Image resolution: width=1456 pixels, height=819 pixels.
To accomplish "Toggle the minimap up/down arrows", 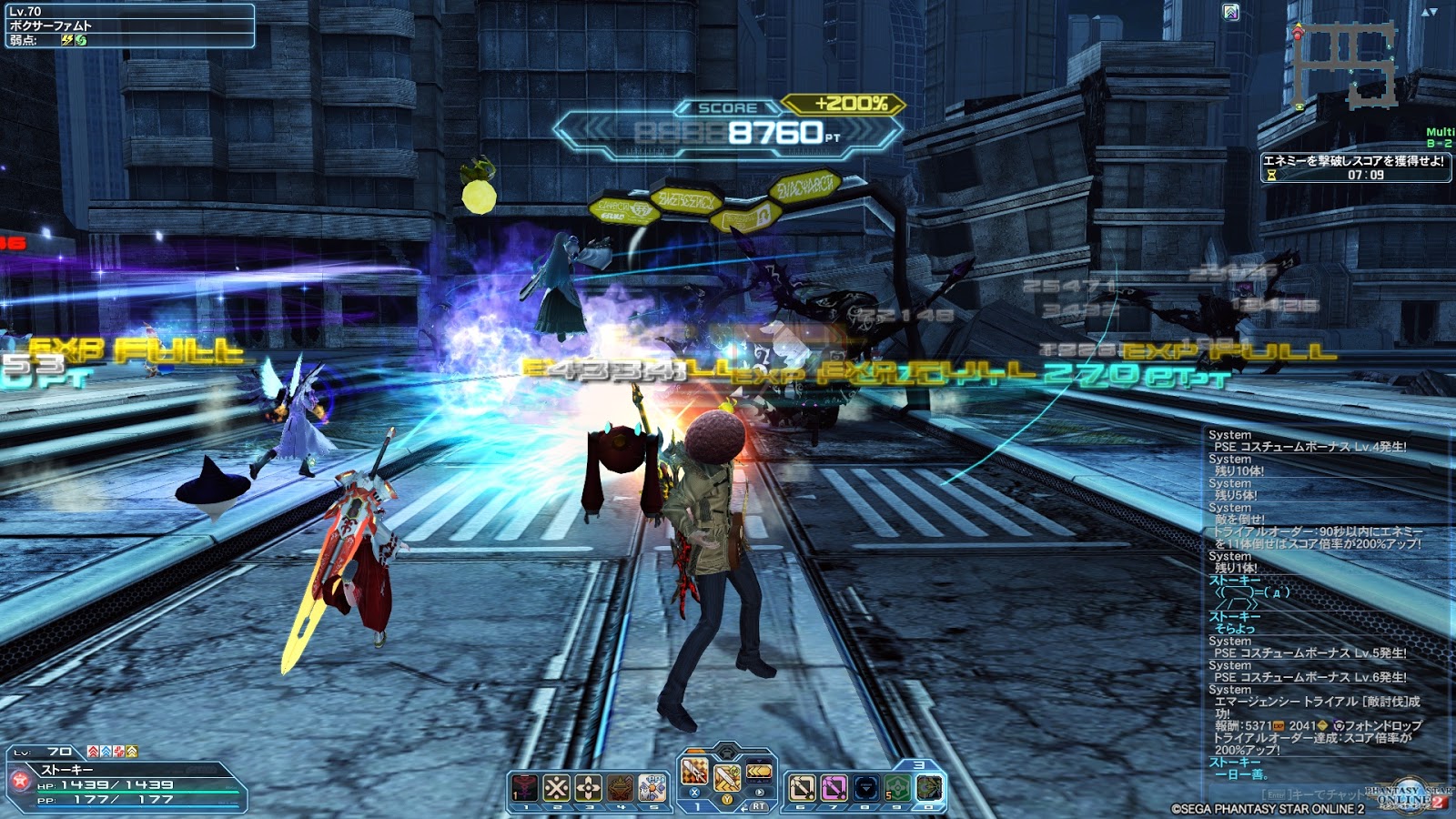I will point(1430,12).
